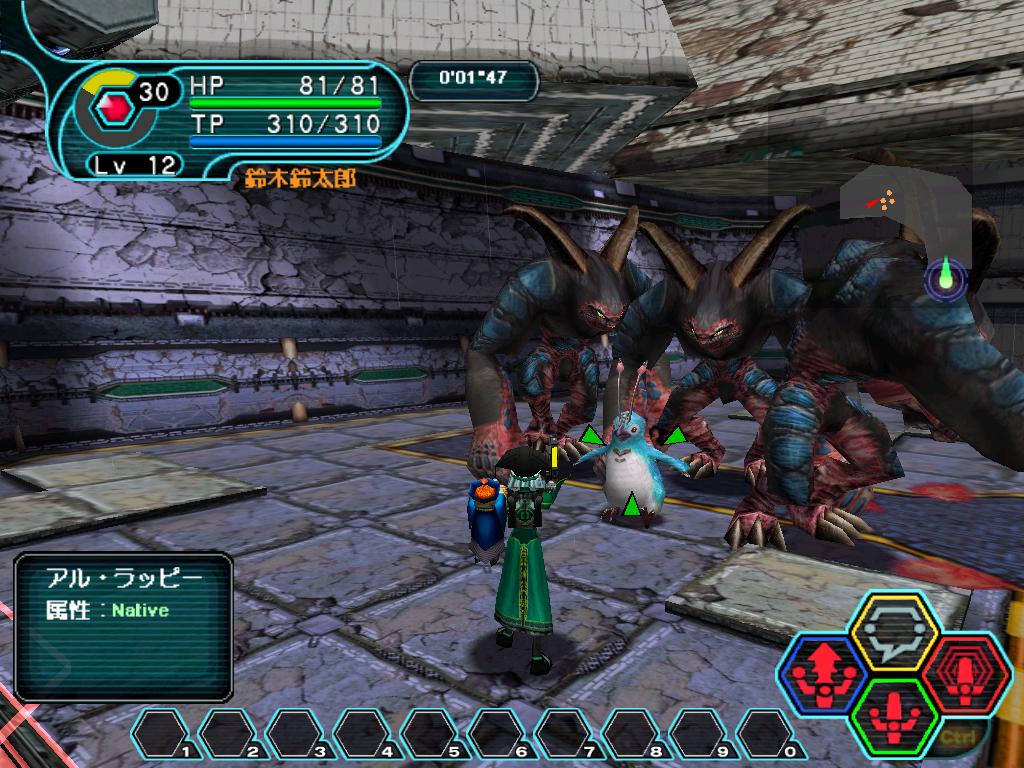
Task: Select quick slot 1 on the hotbar
Action: pos(164,734)
